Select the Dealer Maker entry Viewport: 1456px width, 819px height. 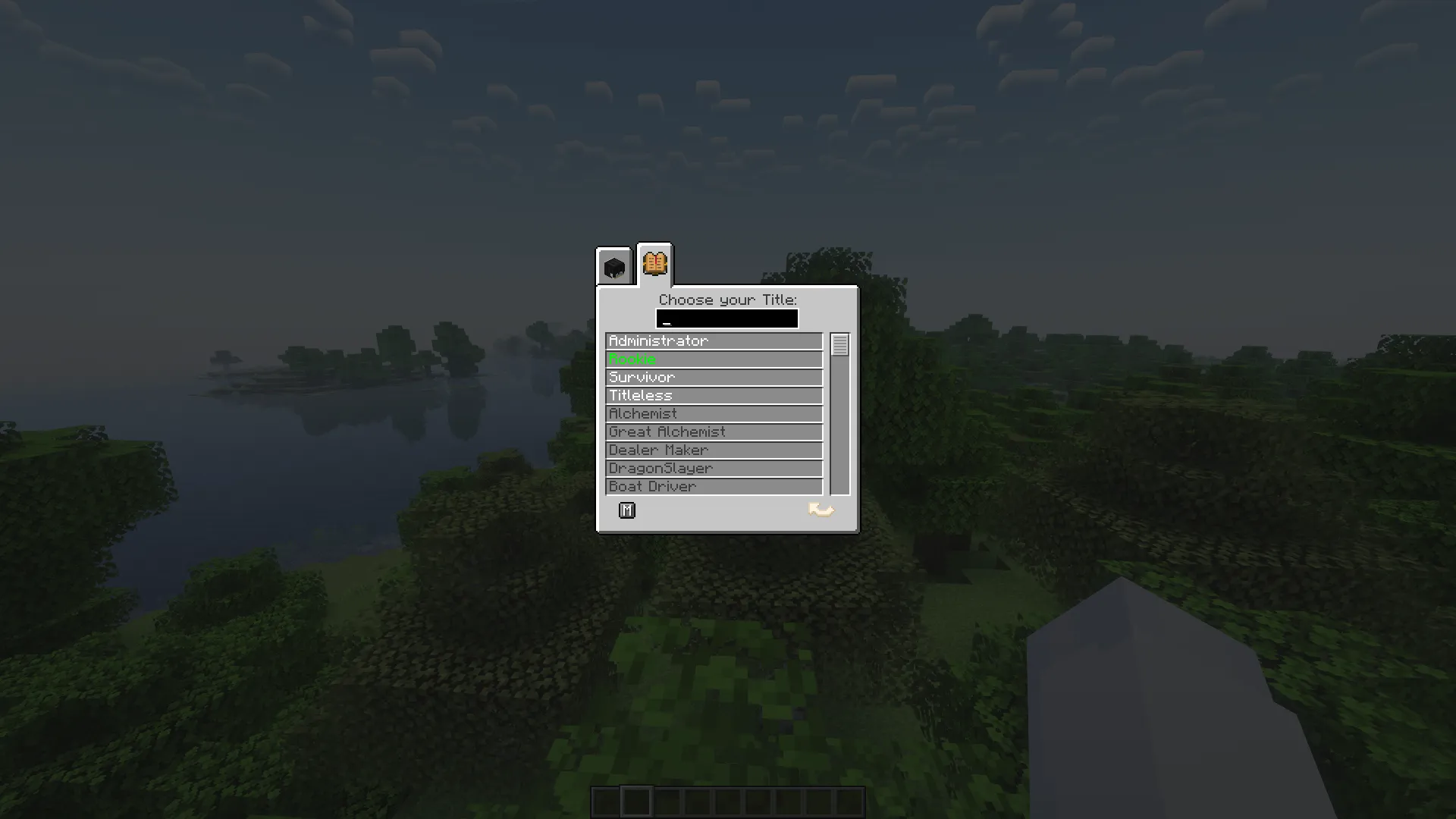pyautogui.click(x=713, y=450)
